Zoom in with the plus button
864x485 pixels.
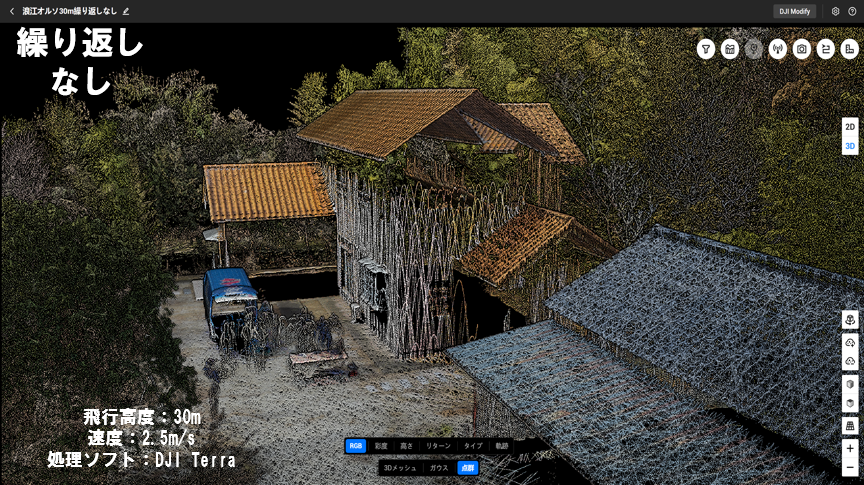click(x=850, y=449)
